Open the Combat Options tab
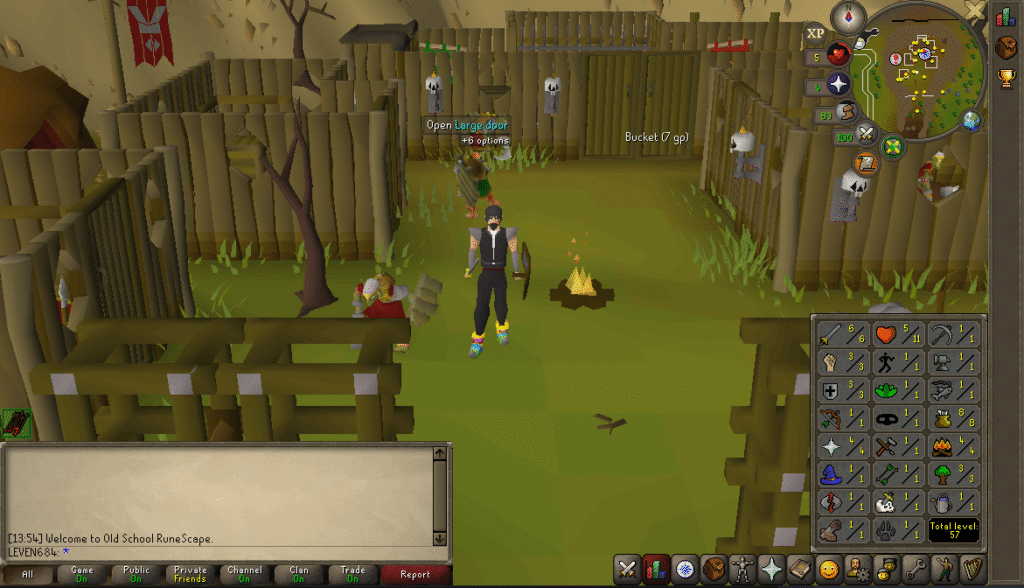This screenshot has width=1024, height=588. click(x=627, y=570)
